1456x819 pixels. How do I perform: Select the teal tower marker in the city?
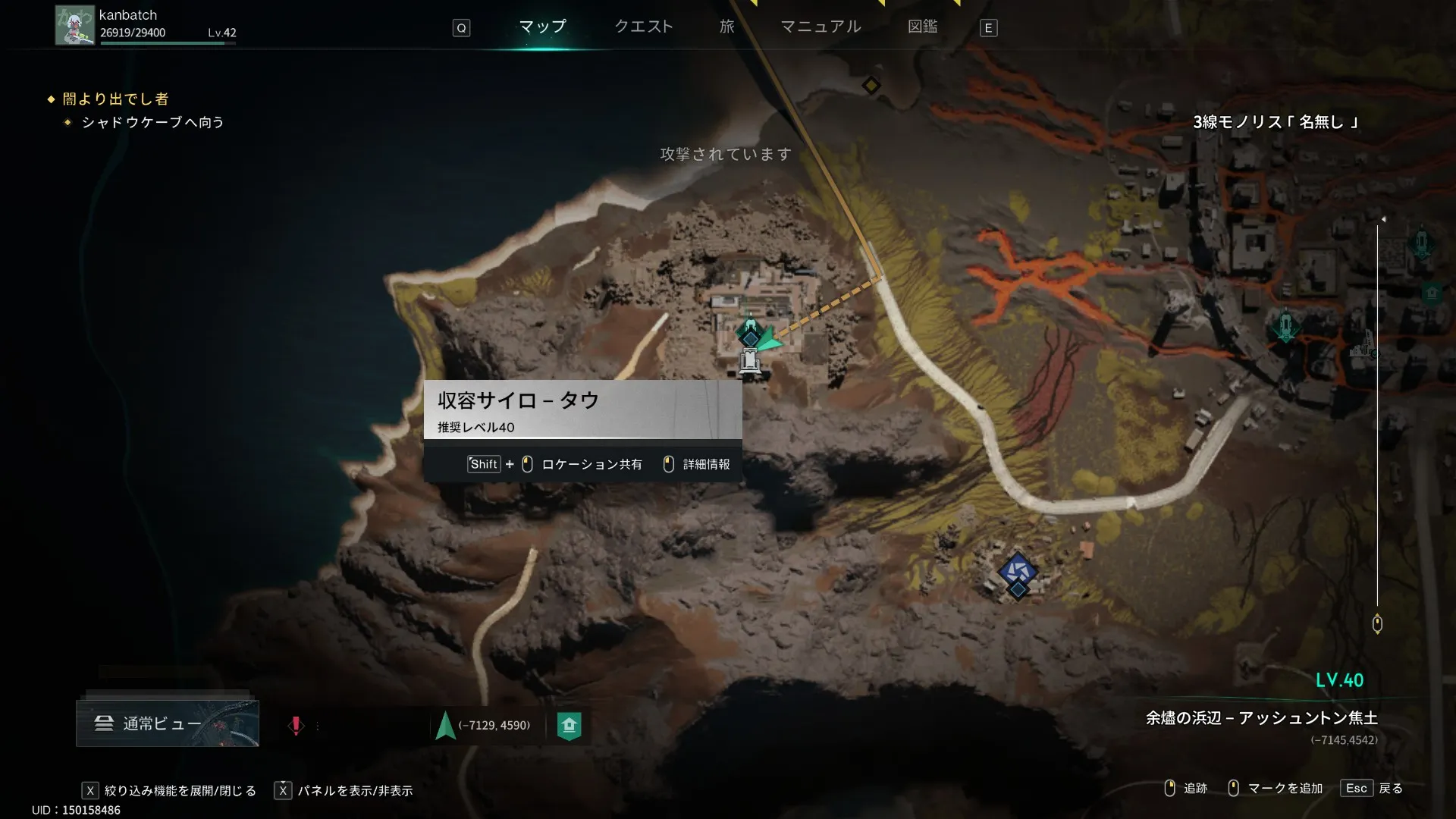1285,326
